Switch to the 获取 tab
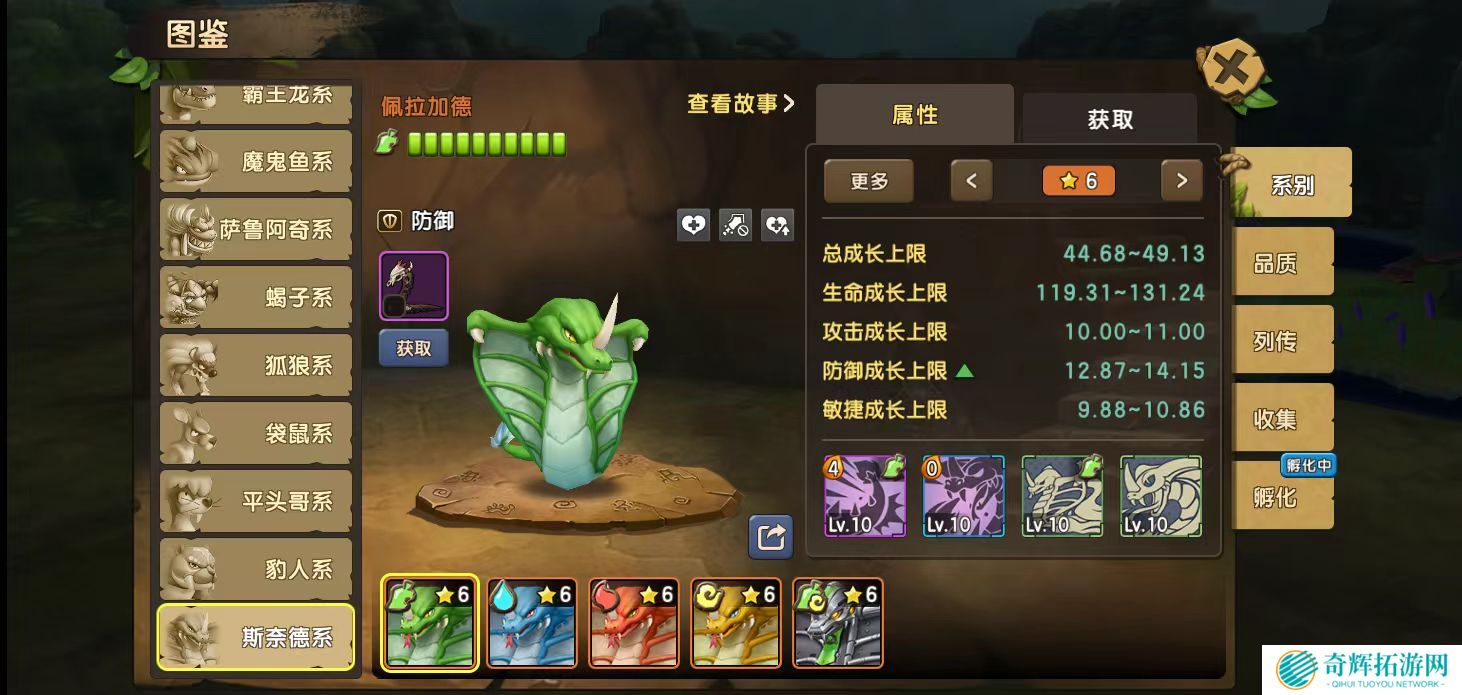Screen dimensions: 1462x695 (1109, 119)
